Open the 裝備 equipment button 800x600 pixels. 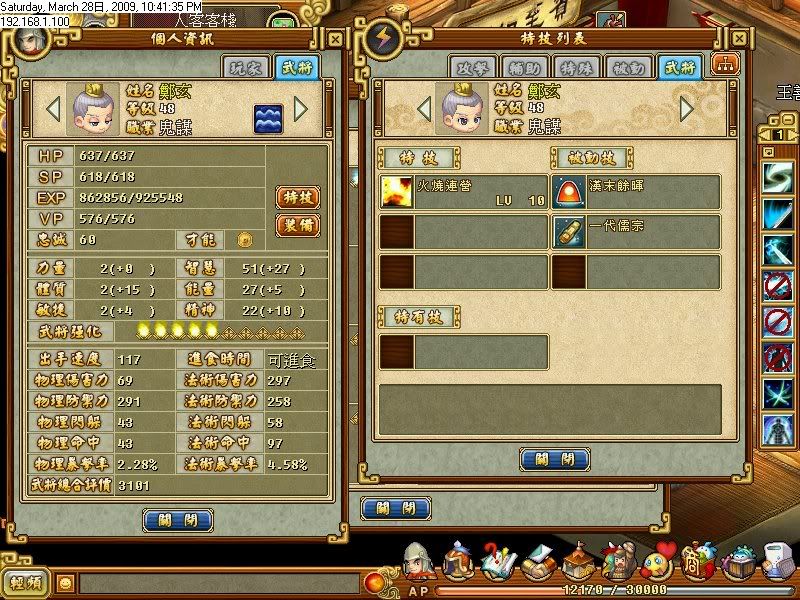(x=296, y=225)
